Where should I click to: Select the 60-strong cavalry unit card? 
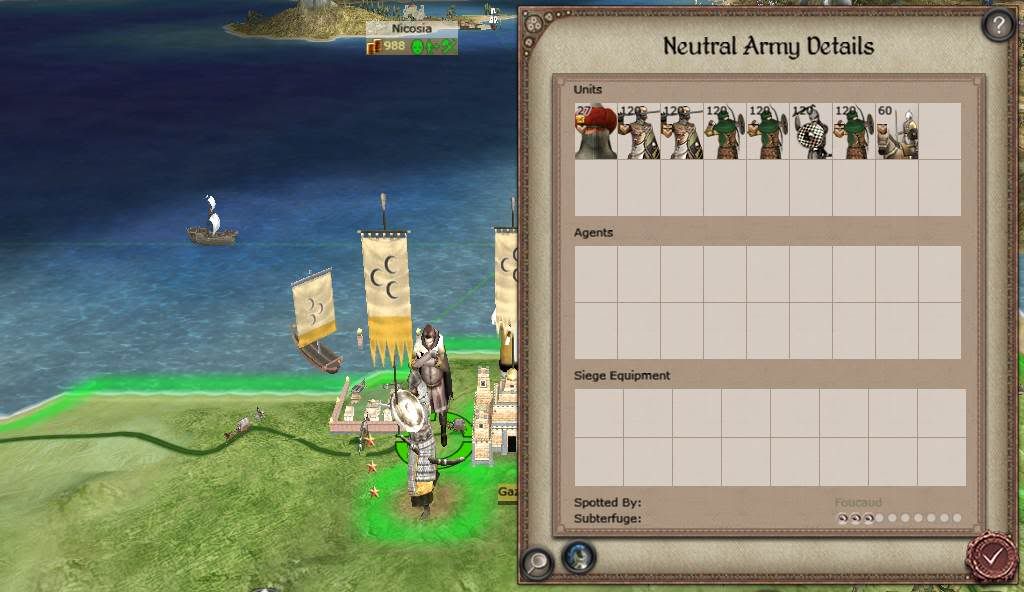[896, 132]
